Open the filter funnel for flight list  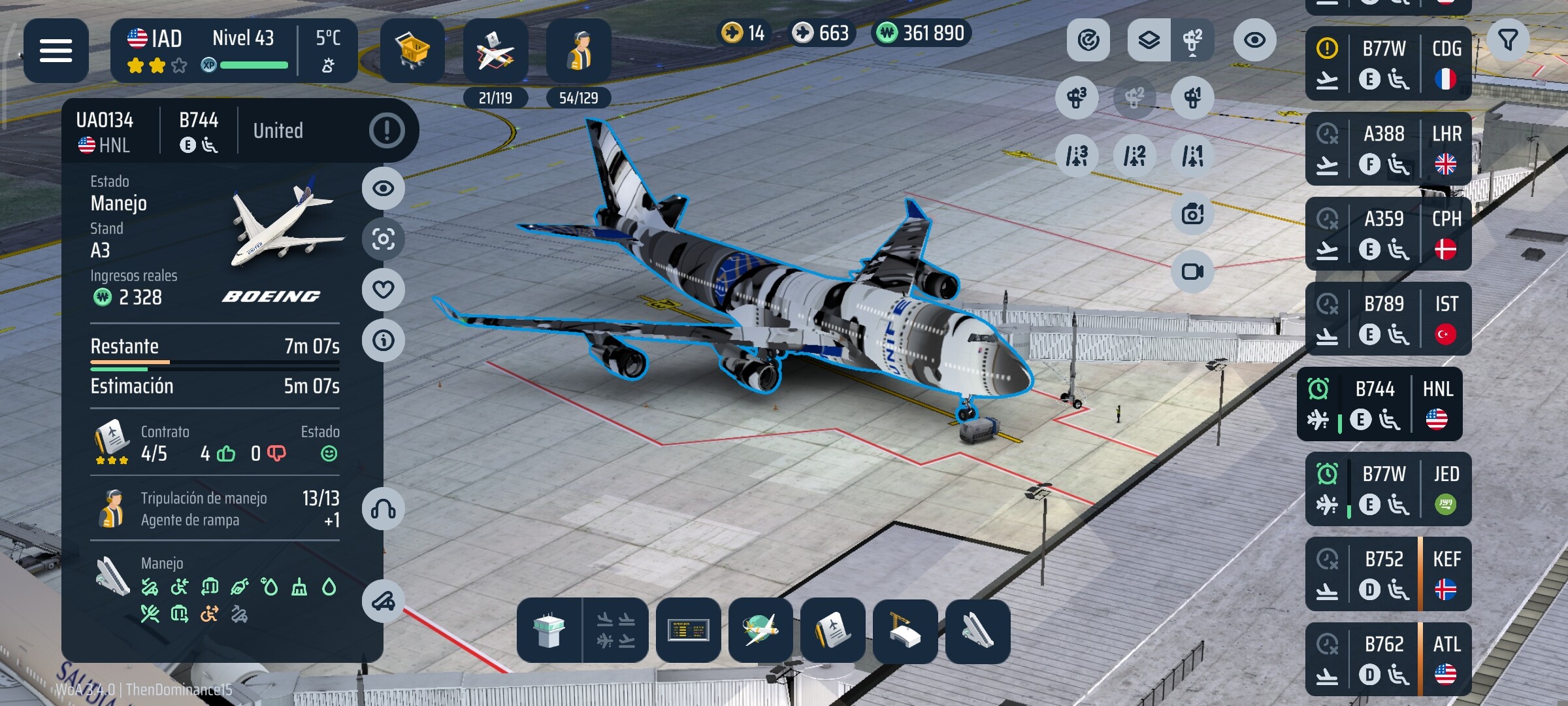[1508, 41]
